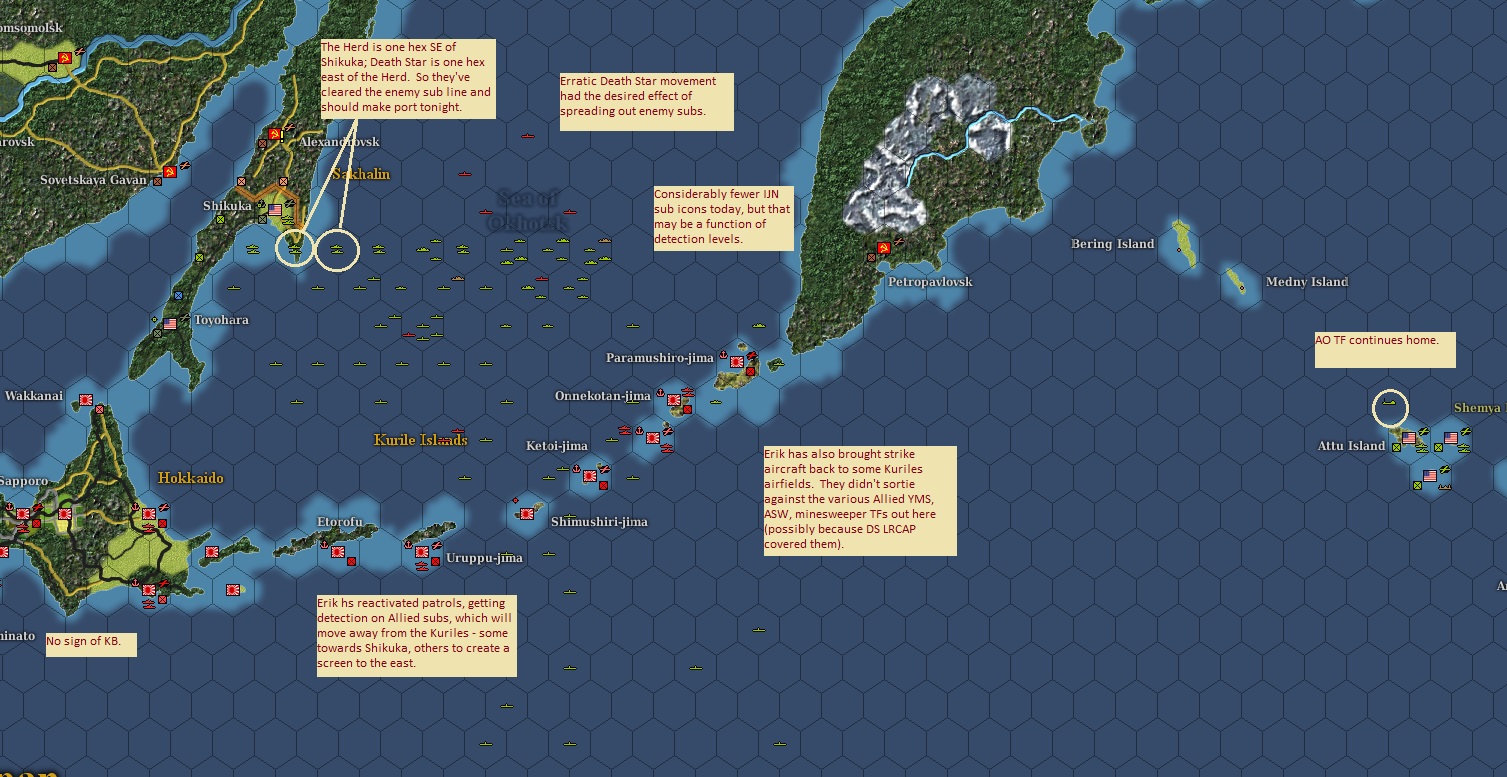Select the AO task force circled near Attu
This screenshot has height=777, width=1507.
pyautogui.click(x=1391, y=402)
